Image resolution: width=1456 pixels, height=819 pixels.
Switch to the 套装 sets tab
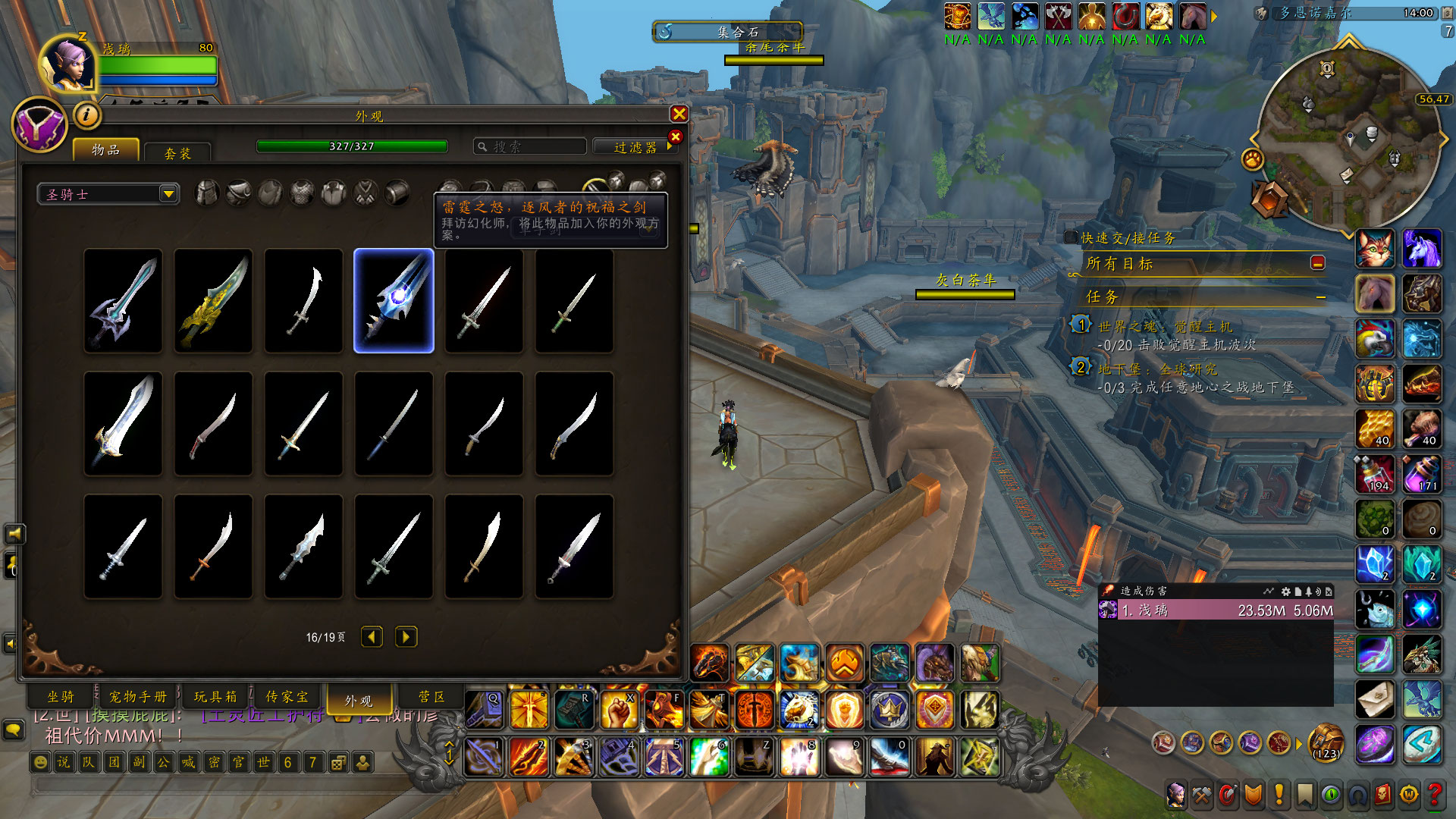coord(177,153)
